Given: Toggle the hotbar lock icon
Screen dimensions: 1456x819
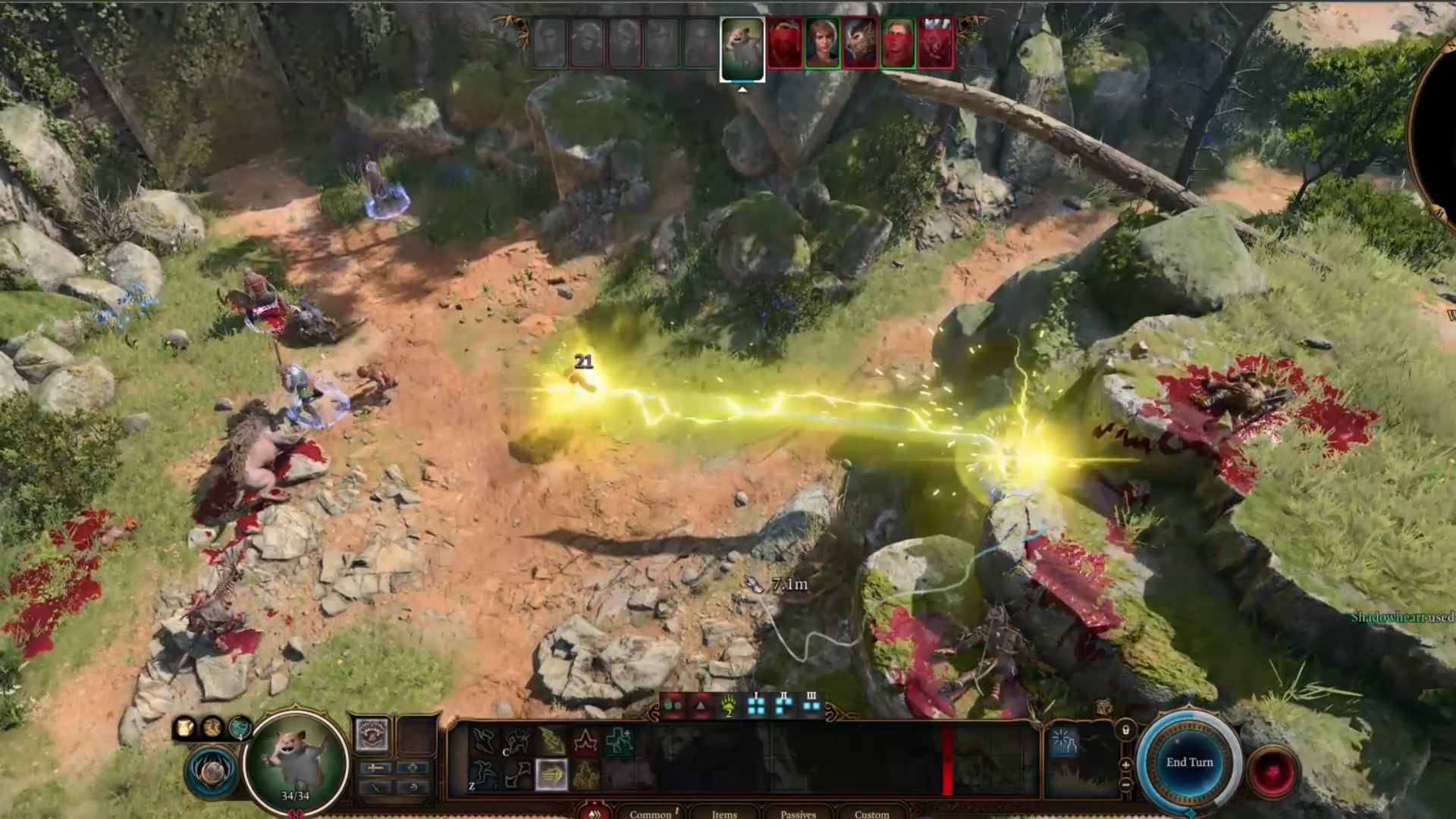Looking at the screenshot, I should [1125, 730].
